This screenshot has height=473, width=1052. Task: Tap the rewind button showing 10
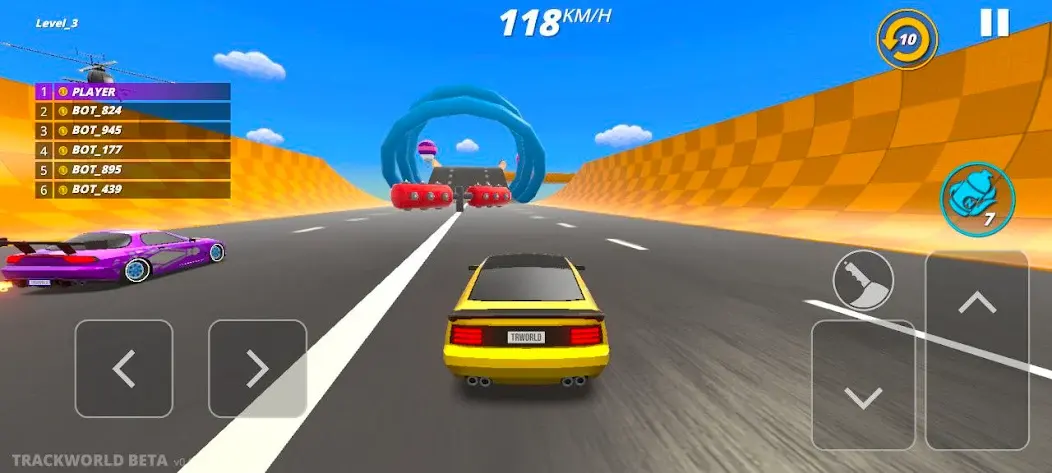click(x=907, y=40)
